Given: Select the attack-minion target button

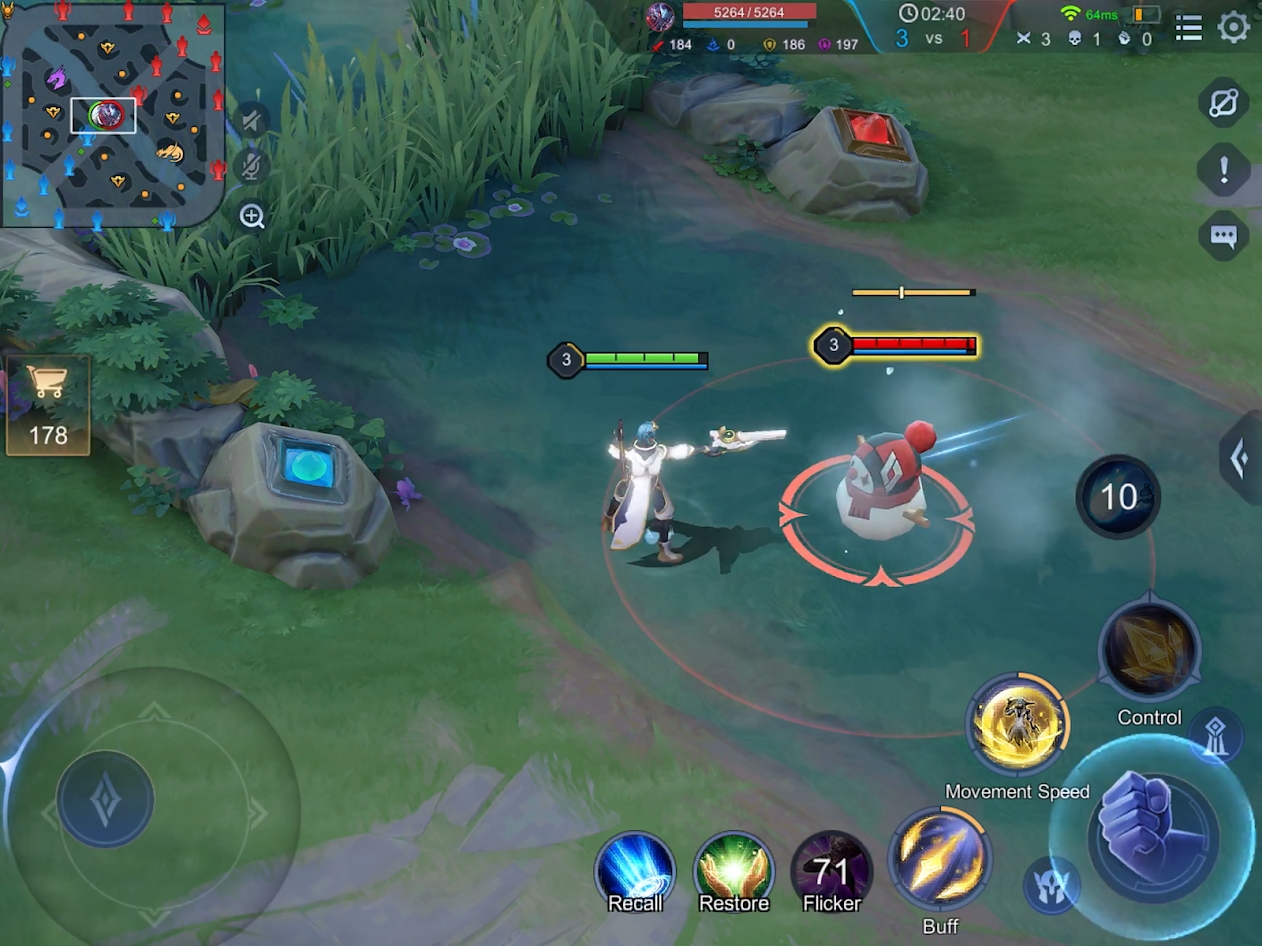Looking at the screenshot, I should (1051, 886).
